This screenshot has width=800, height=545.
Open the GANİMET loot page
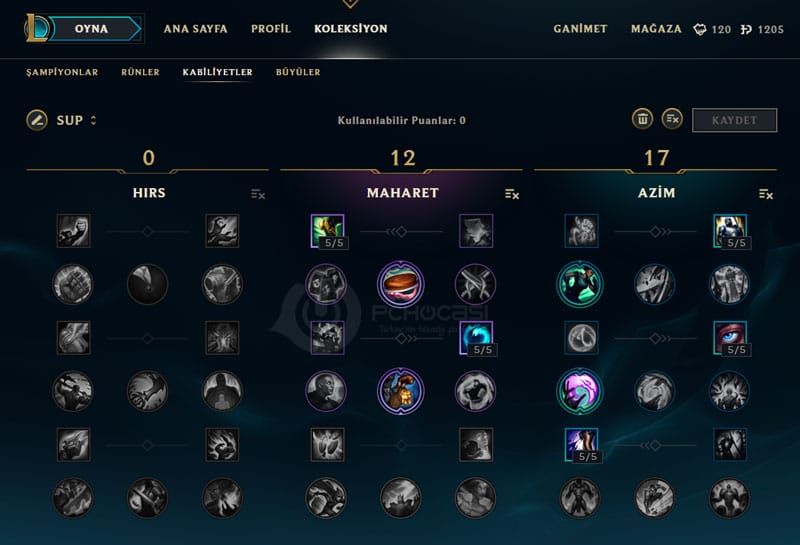click(580, 29)
